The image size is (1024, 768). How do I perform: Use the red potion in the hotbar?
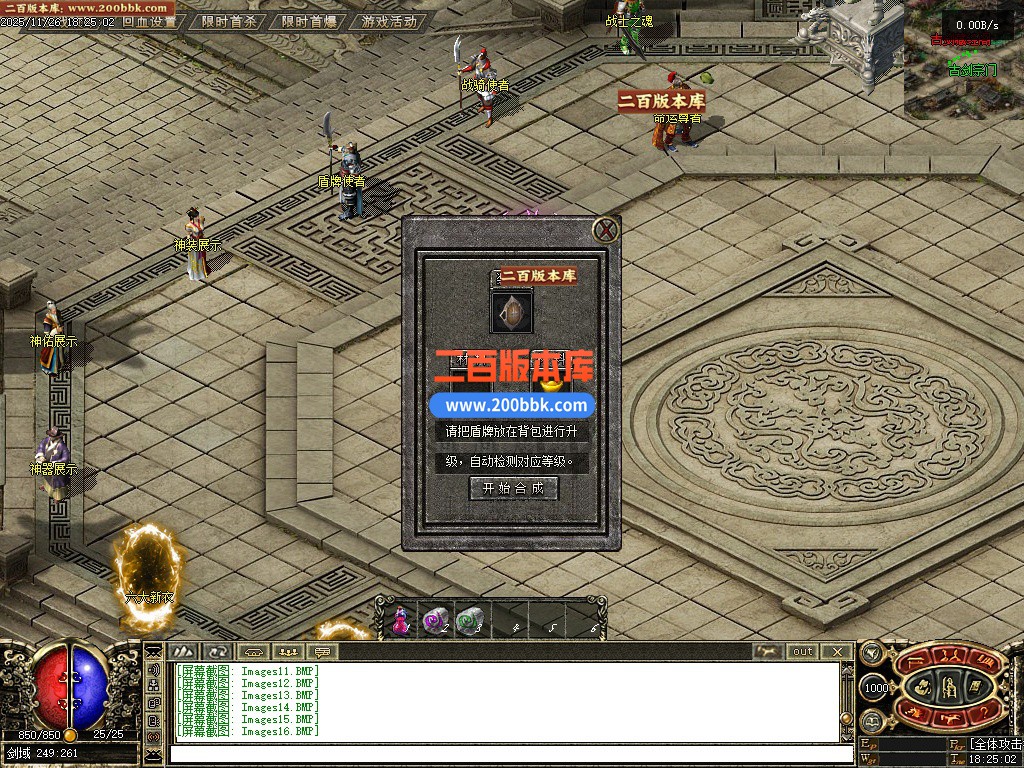pyautogui.click(x=401, y=621)
